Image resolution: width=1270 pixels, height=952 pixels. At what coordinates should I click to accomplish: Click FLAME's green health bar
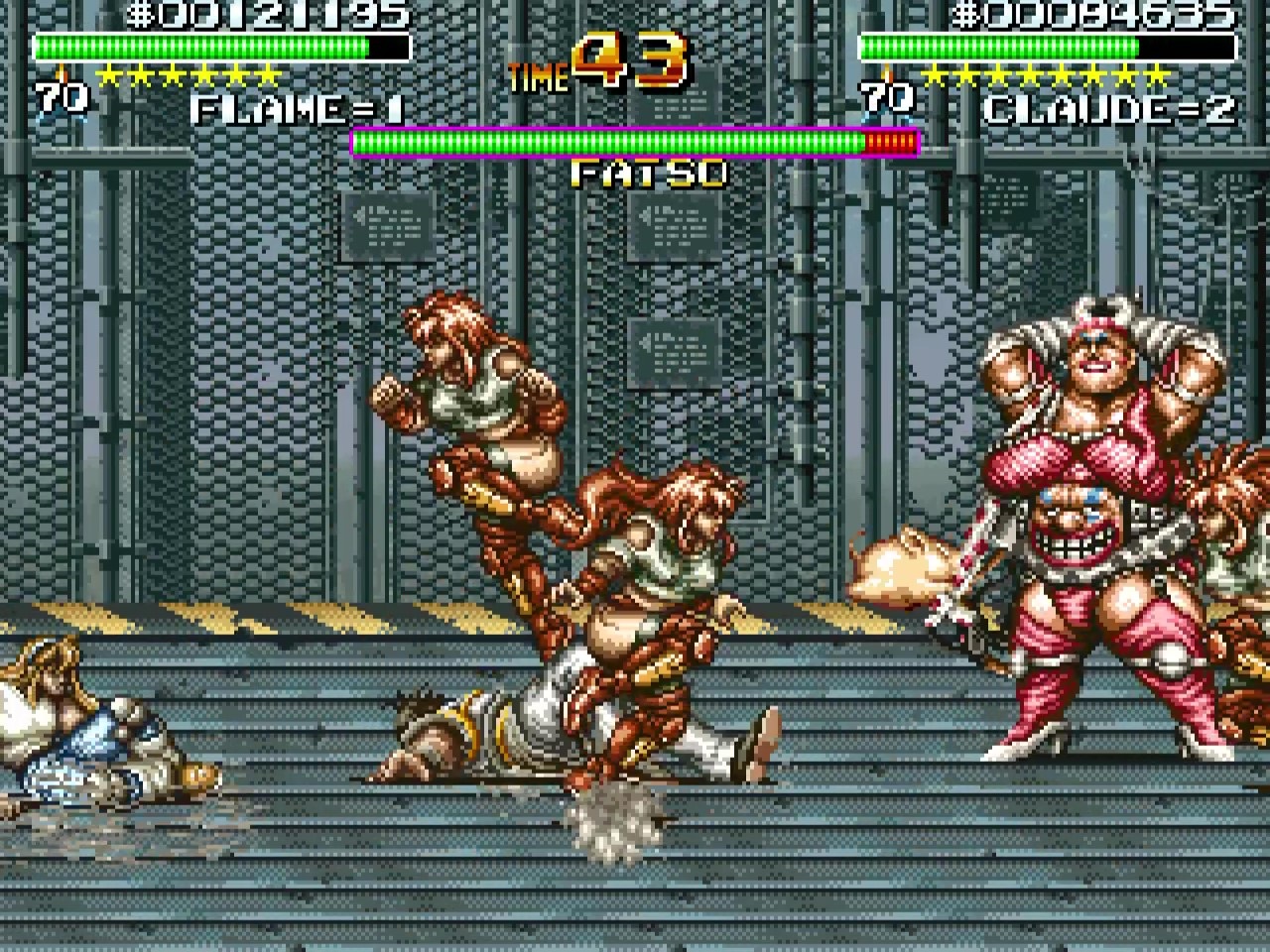coord(198,45)
